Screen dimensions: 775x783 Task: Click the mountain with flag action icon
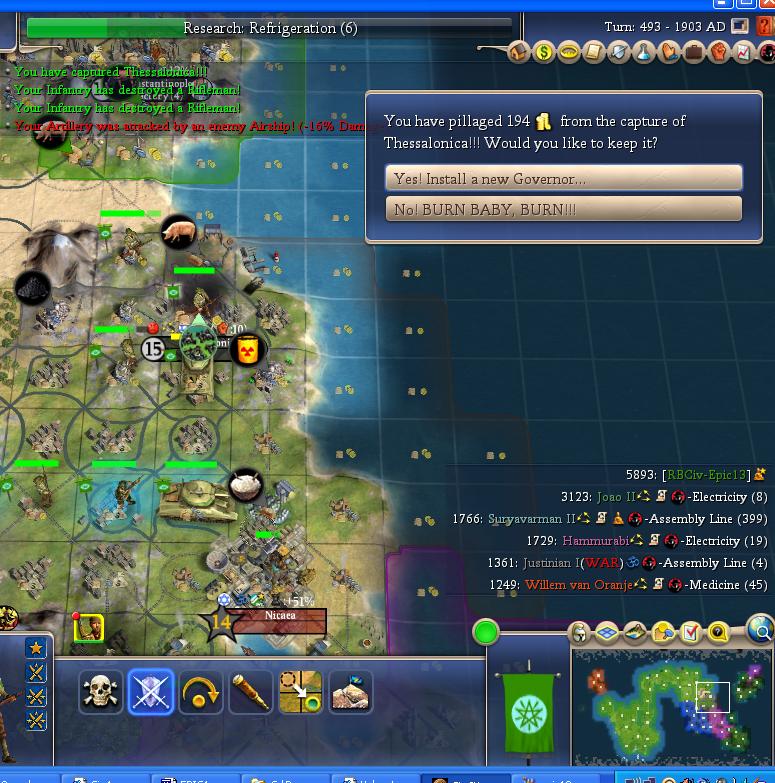coord(351,691)
